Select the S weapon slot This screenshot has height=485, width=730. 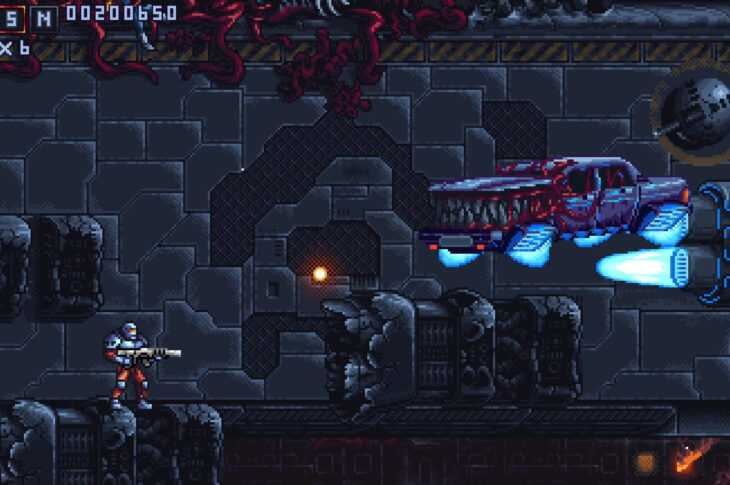11,16
